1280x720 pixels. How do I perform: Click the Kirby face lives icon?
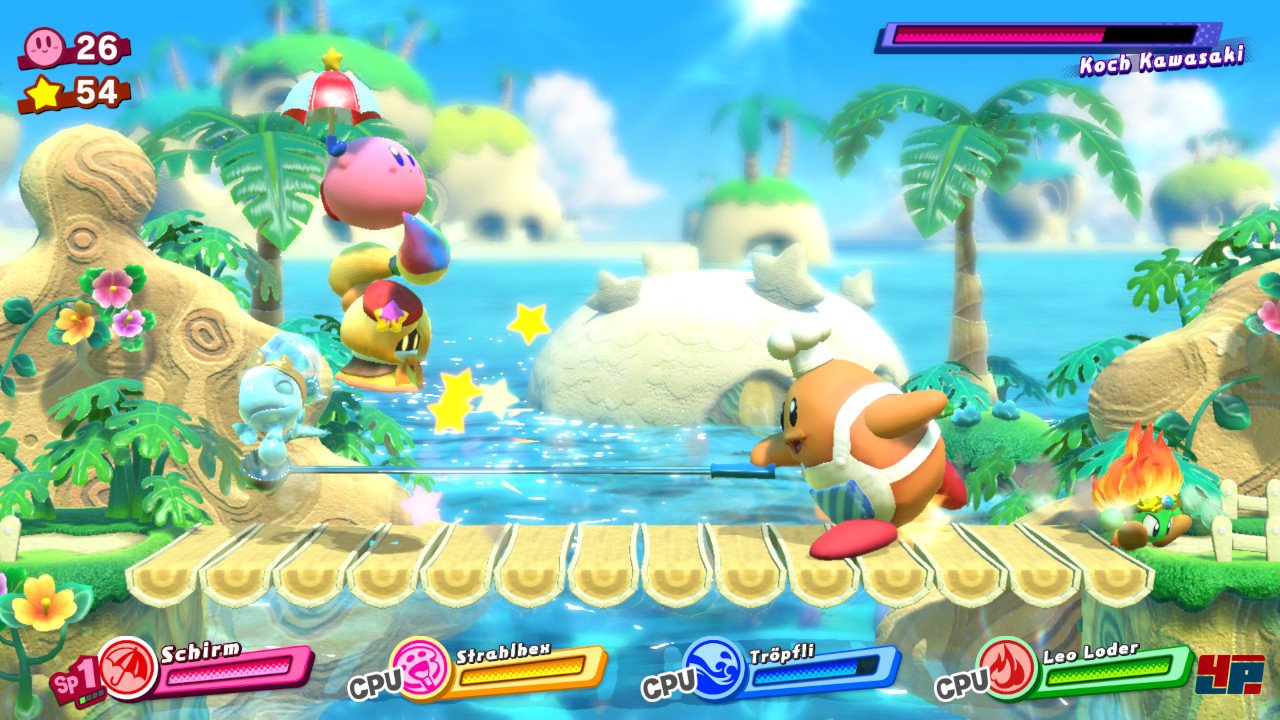[47, 46]
